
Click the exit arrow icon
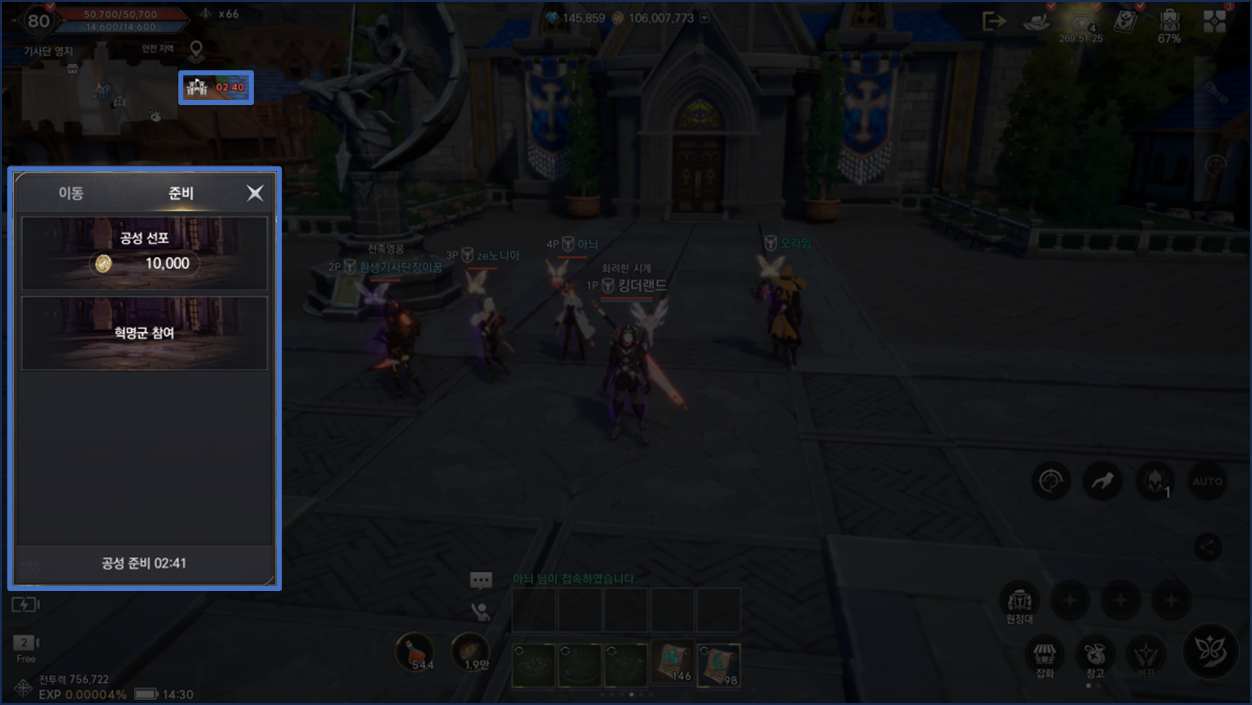[994, 21]
